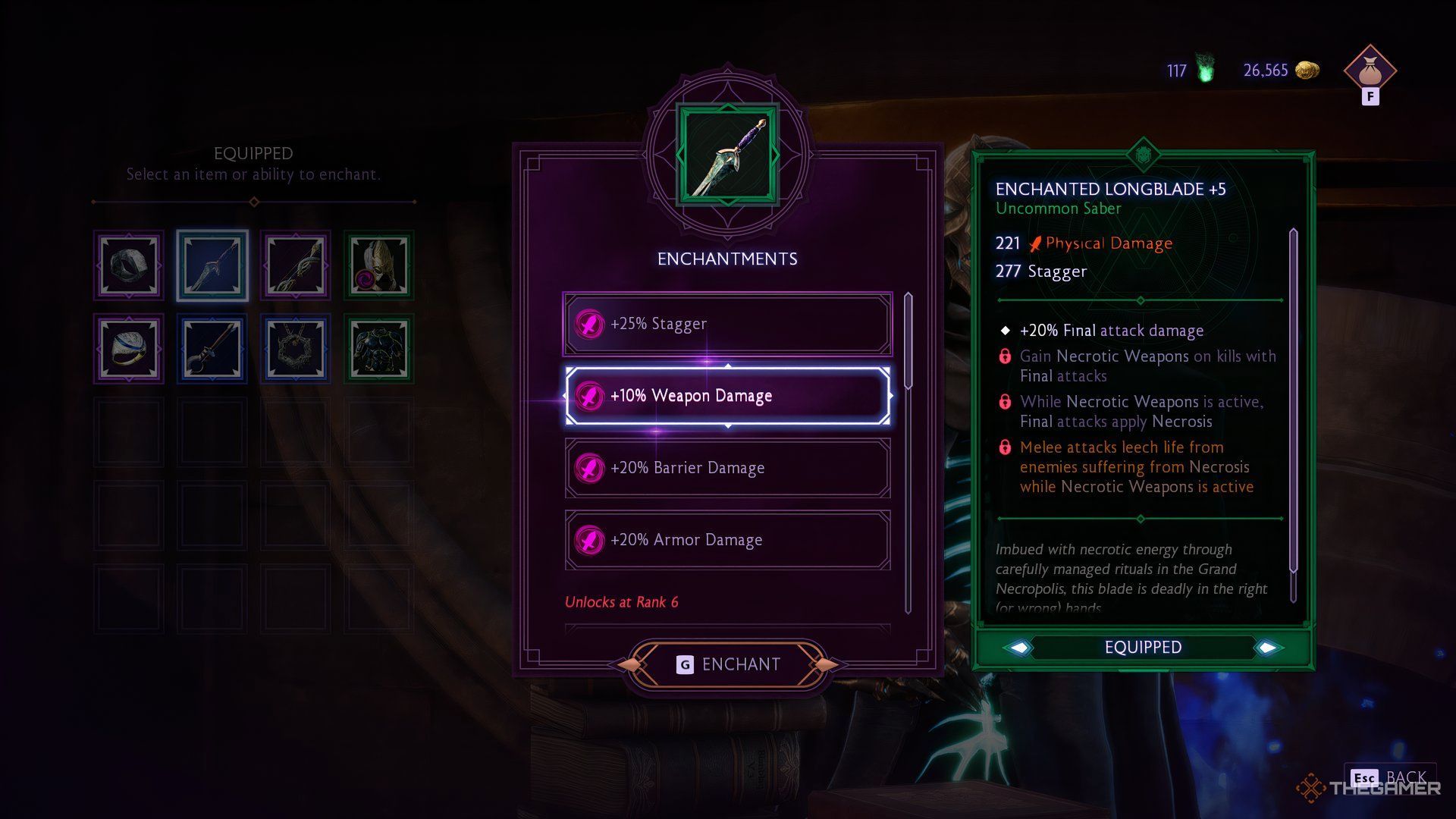Viewport: 1456px width, 819px height.
Task: Click the pink rune icon beside +25% Stagger
Action: pyautogui.click(x=588, y=324)
